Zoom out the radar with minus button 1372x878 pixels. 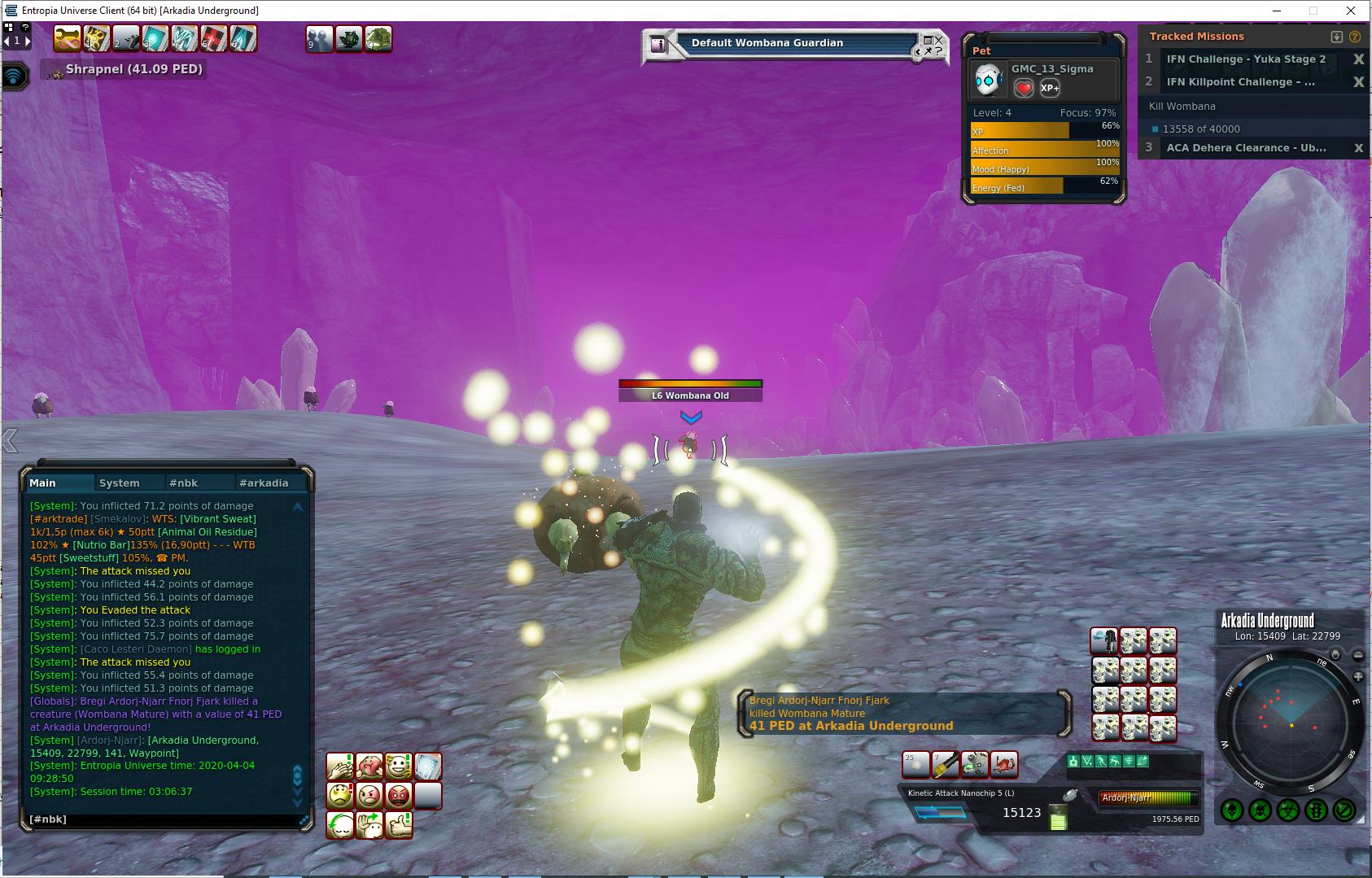coord(1358,656)
